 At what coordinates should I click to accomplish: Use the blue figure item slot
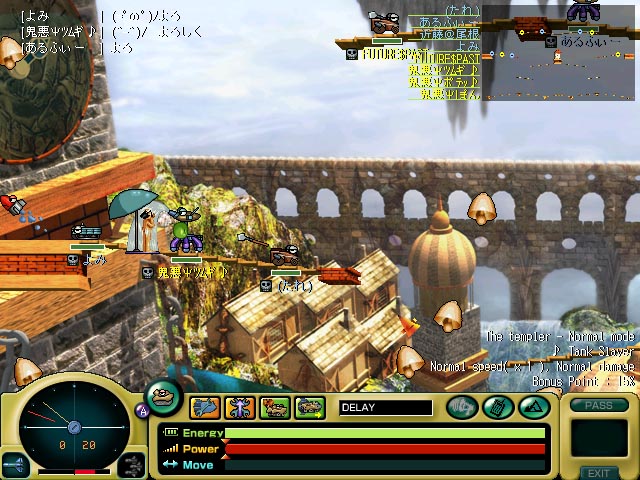point(240,407)
